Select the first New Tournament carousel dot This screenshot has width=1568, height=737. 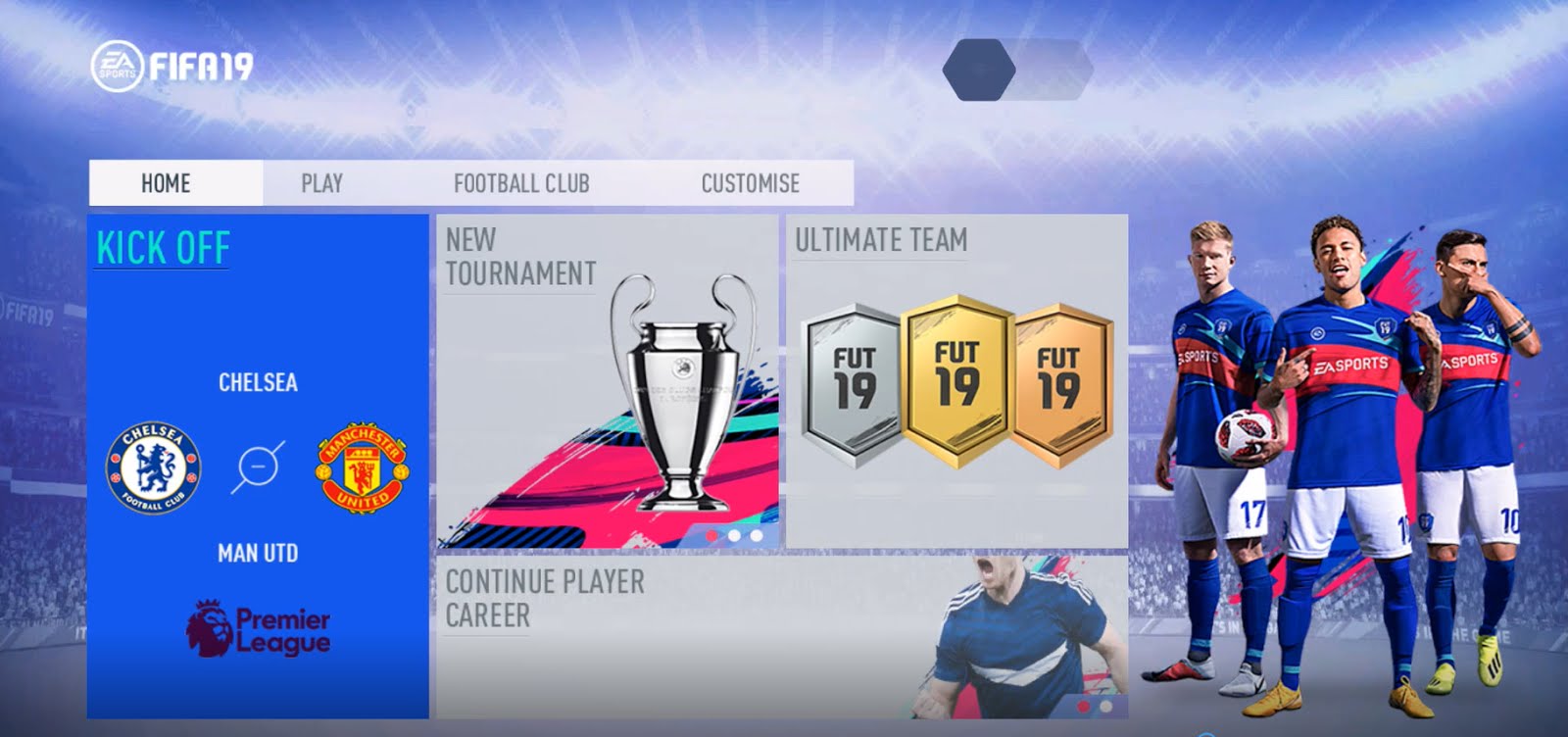pyautogui.click(x=713, y=536)
